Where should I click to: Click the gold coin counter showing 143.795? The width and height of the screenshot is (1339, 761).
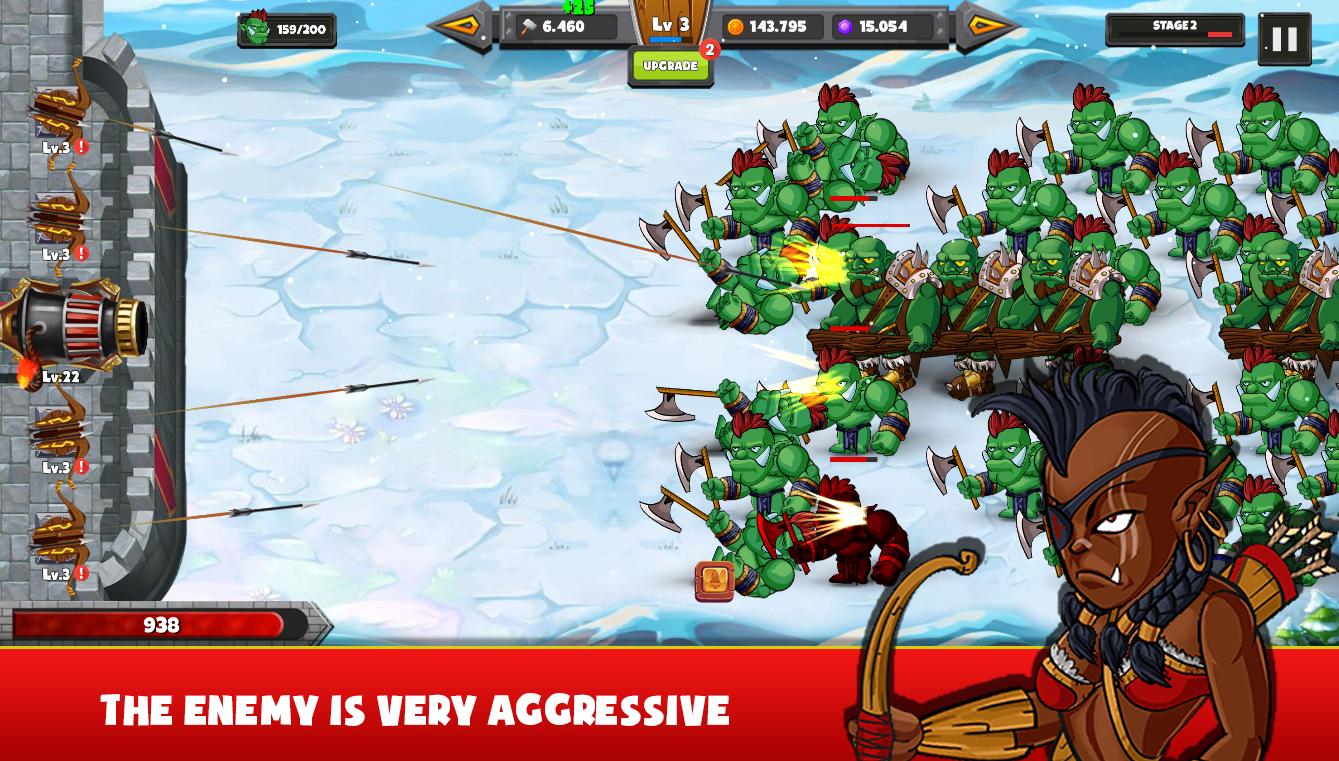click(770, 27)
